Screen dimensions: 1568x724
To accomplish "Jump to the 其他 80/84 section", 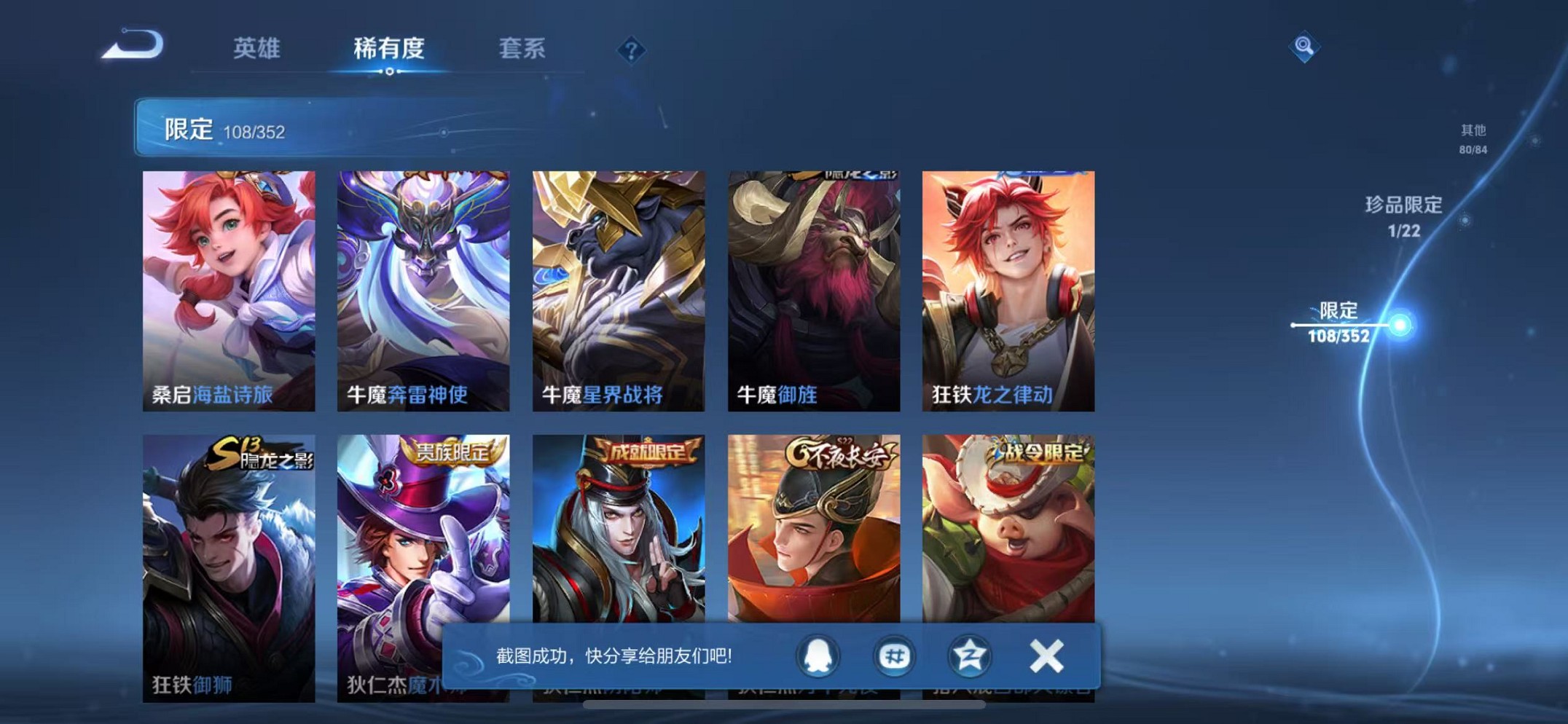I will pos(1473,137).
